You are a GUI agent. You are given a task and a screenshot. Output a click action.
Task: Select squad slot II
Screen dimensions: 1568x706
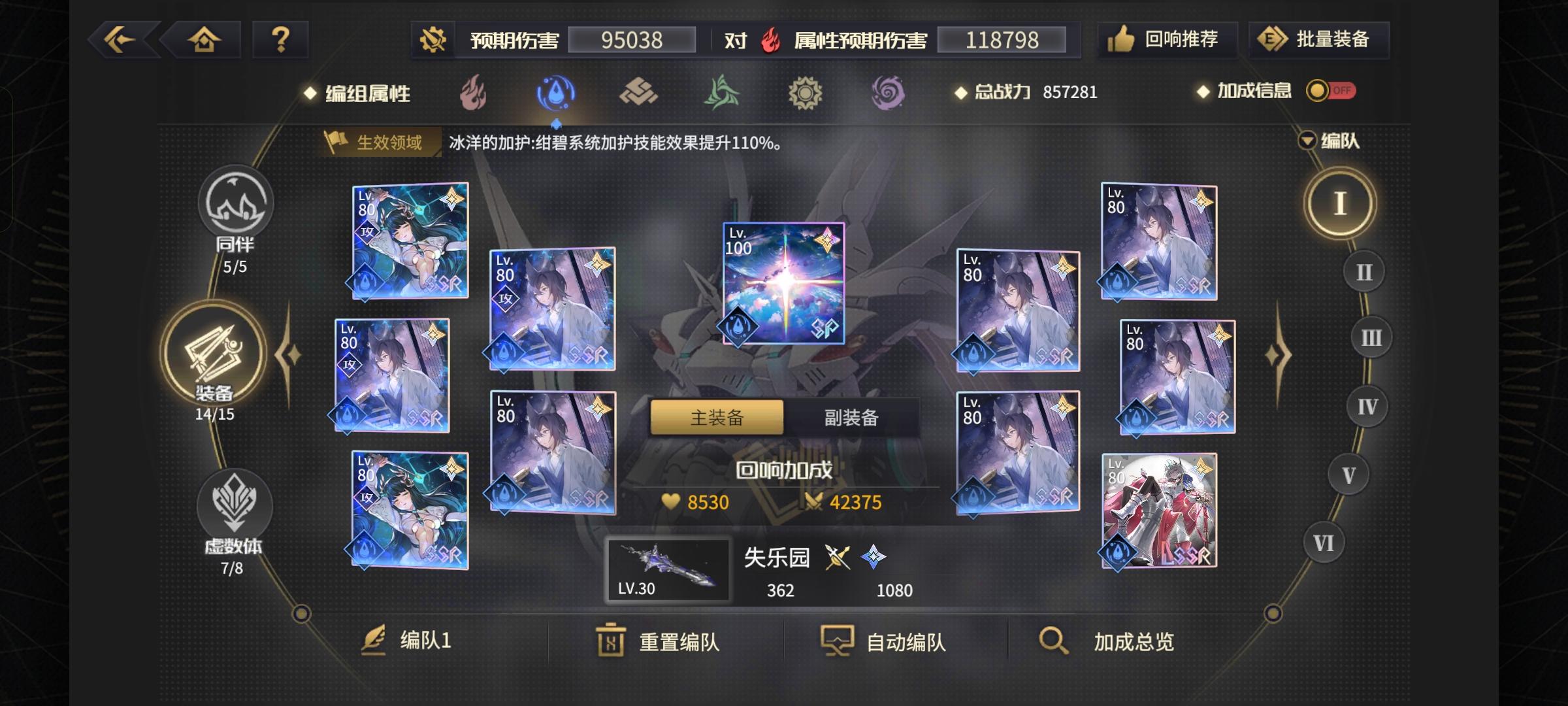1363,271
